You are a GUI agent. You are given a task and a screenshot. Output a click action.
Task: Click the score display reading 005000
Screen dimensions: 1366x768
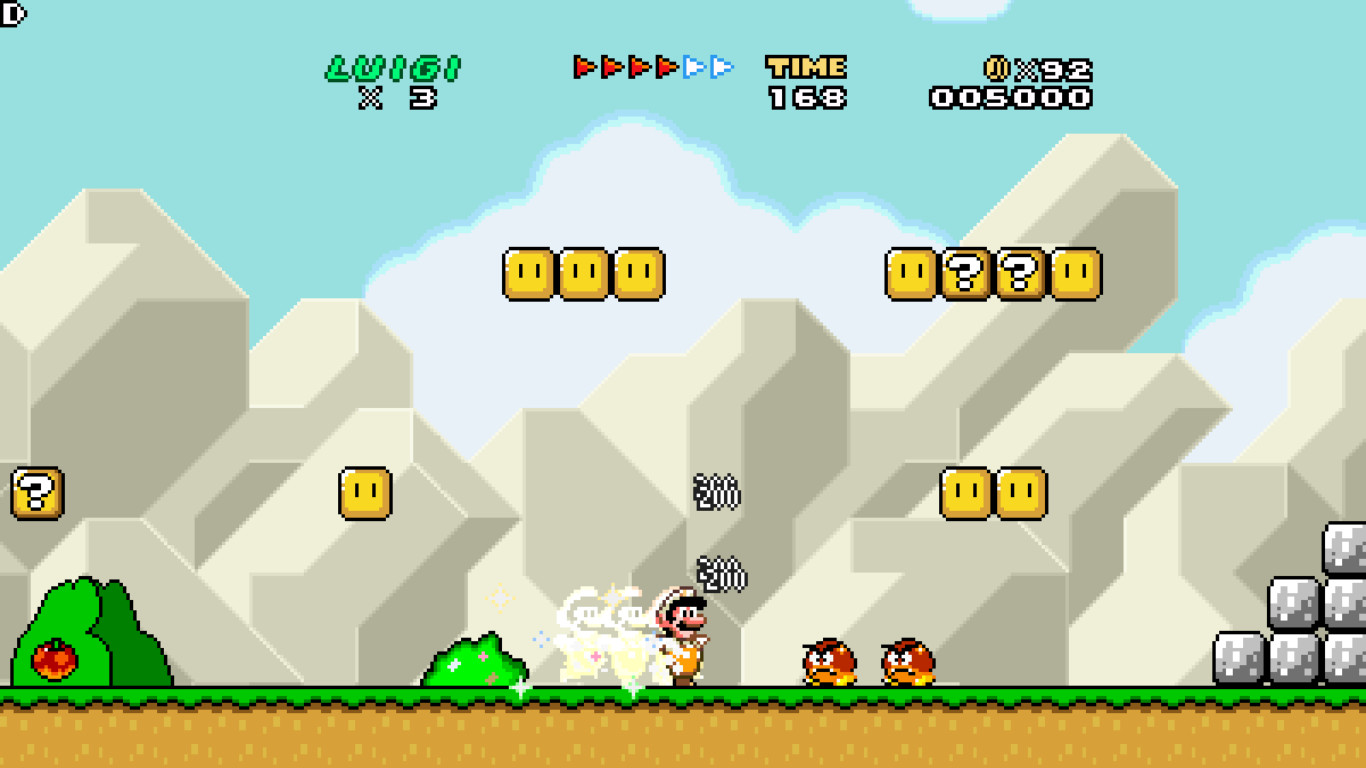pyautogui.click(x=1013, y=97)
